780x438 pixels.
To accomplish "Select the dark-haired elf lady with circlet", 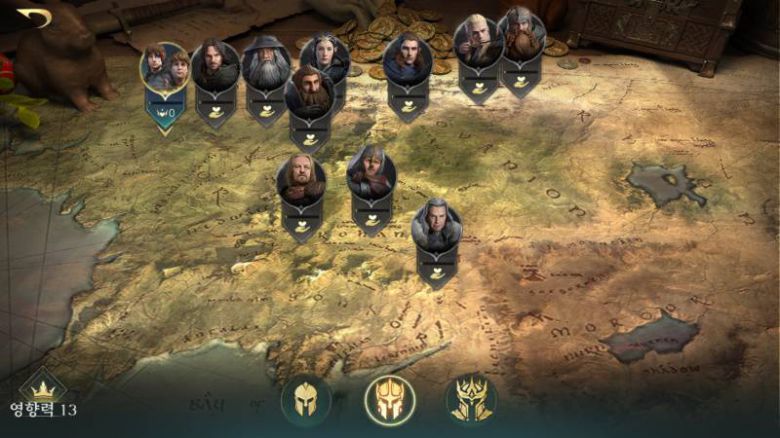I will click(x=325, y=58).
